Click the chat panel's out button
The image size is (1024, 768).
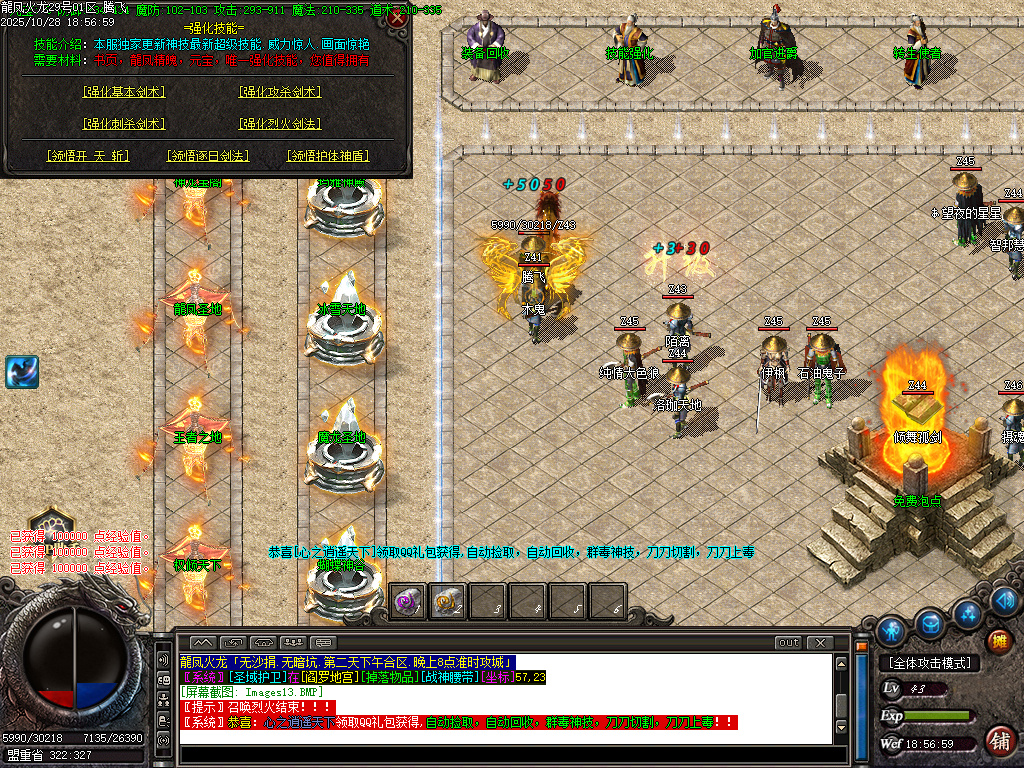[789, 642]
